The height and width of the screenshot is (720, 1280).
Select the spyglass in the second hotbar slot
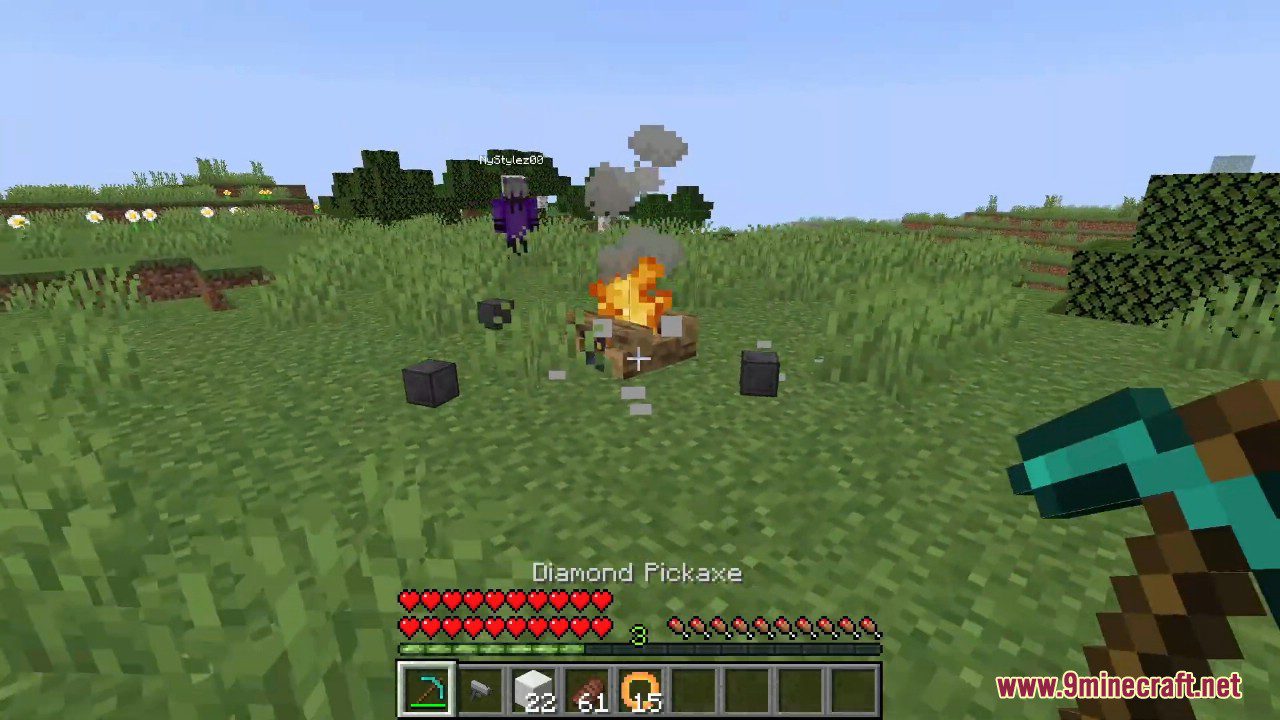481,690
